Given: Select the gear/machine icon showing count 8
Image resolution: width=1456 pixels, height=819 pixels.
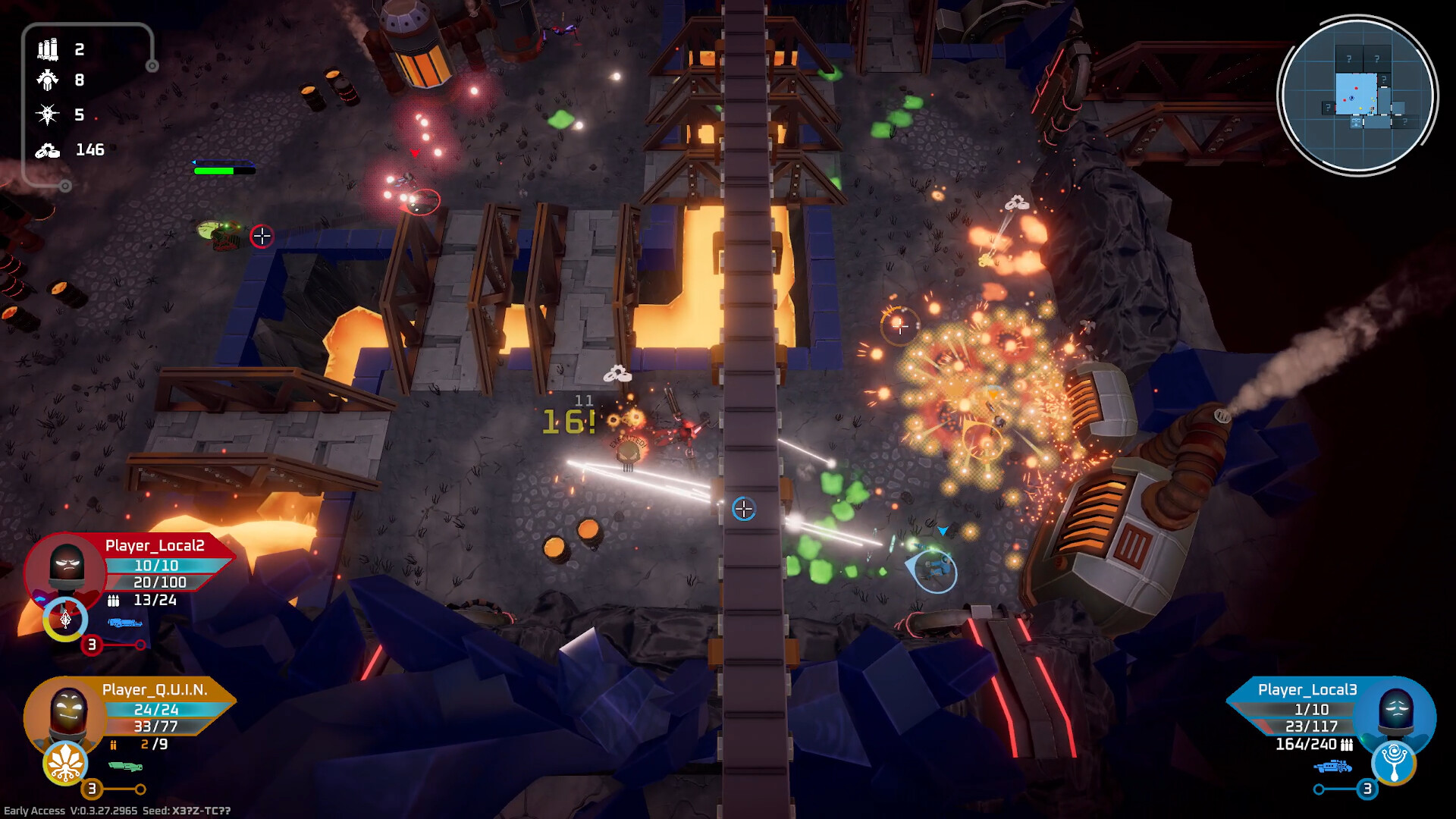Looking at the screenshot, I should tap(47, 81).
